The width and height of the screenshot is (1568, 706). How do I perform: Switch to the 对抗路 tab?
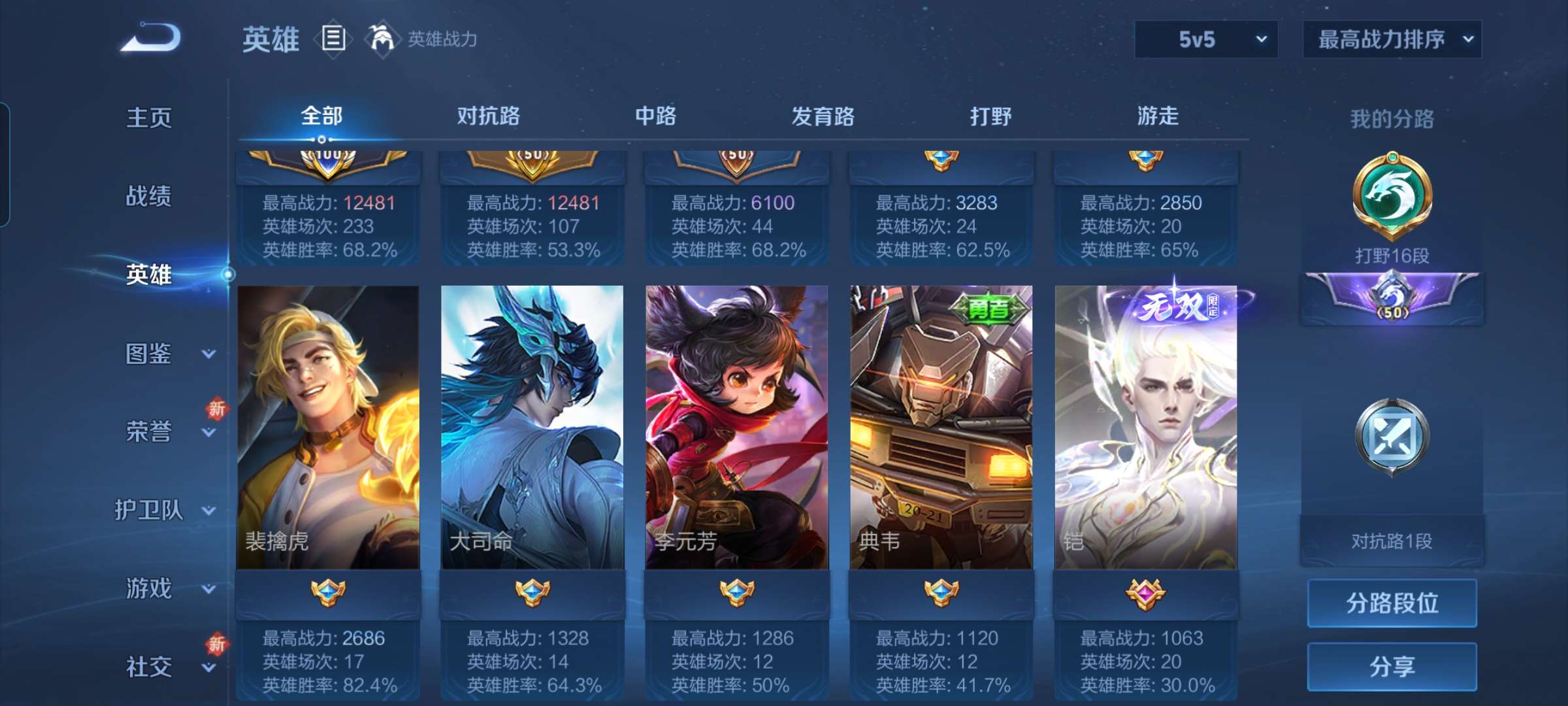489,116
